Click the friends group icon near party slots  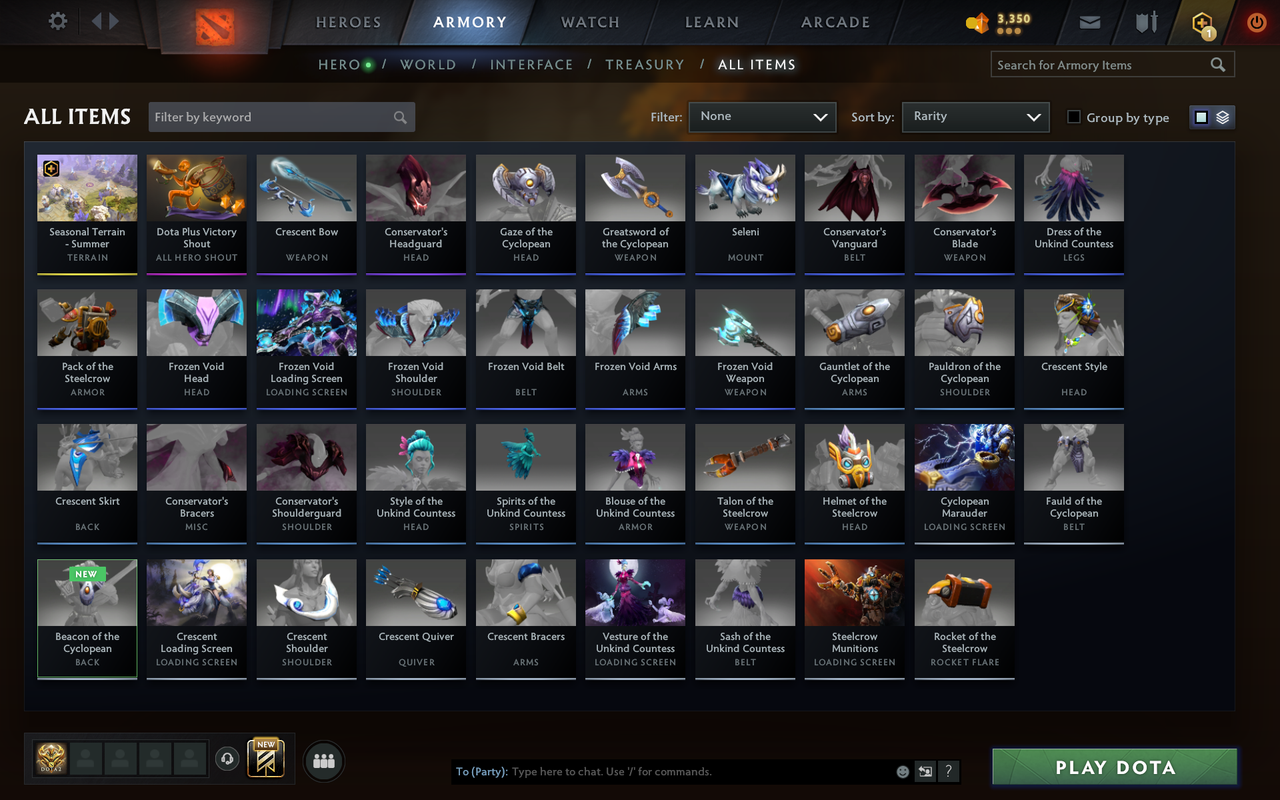click(x=323, y=760)
